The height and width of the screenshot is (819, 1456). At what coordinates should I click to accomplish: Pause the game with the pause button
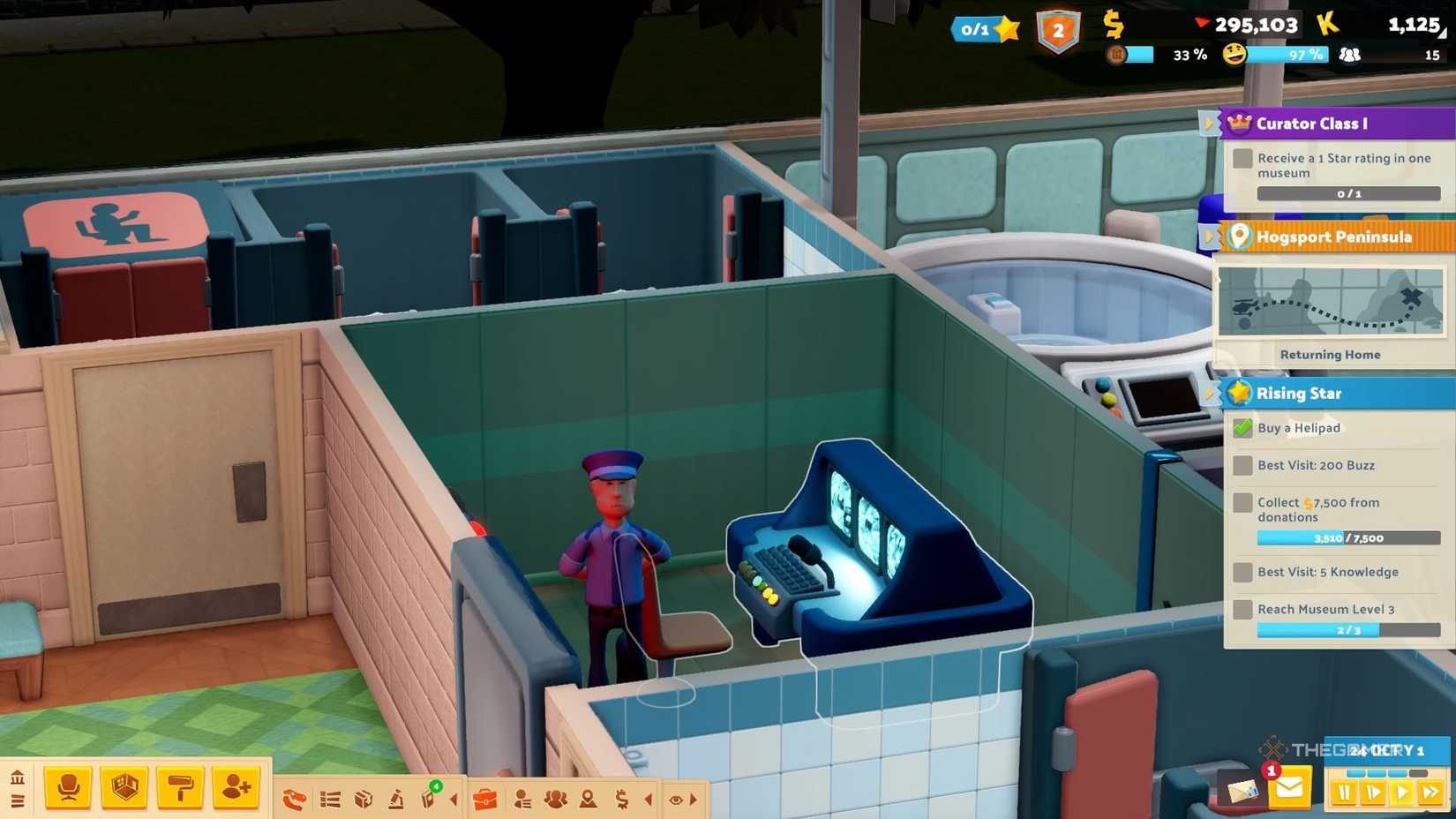tap(1344, 793)
